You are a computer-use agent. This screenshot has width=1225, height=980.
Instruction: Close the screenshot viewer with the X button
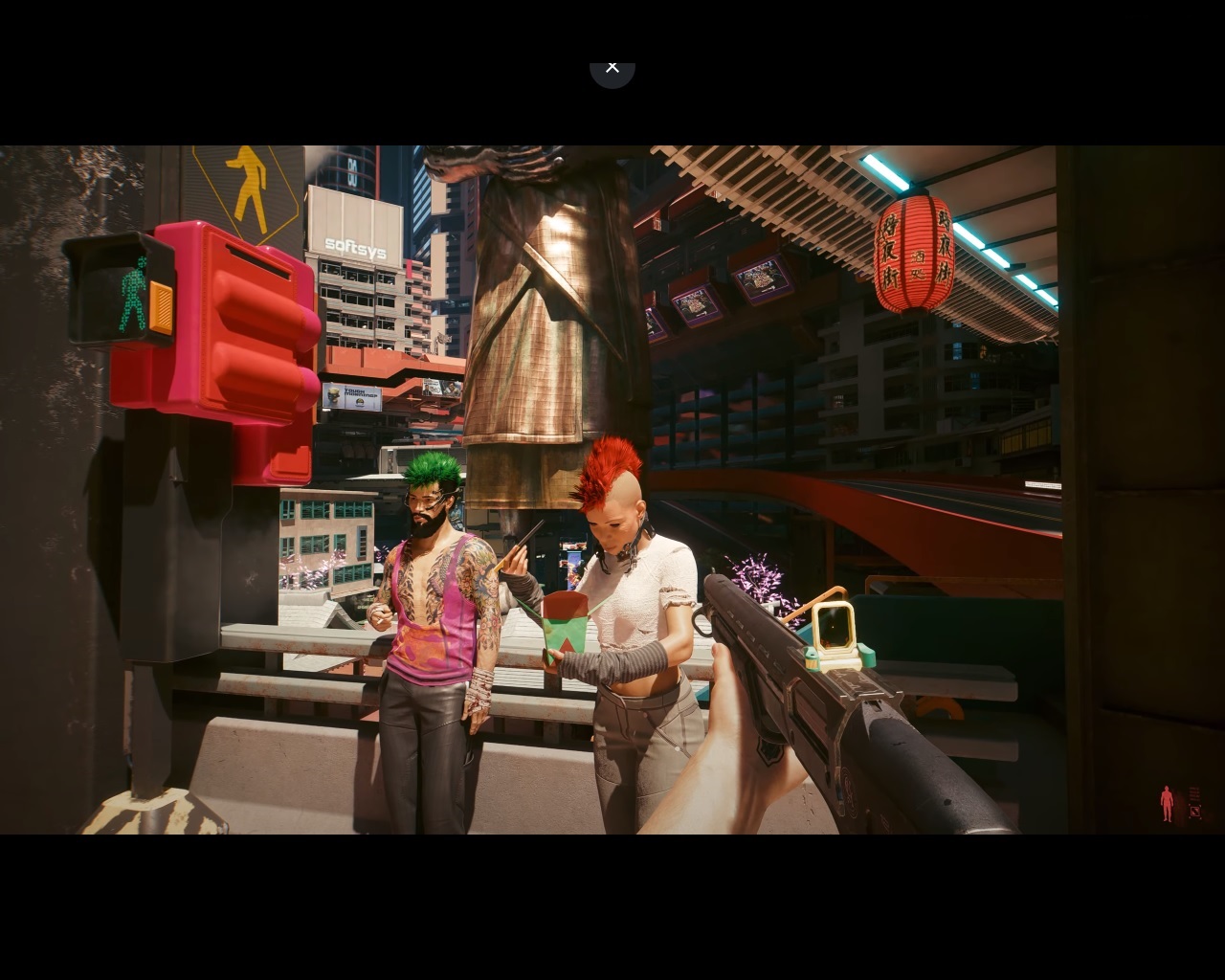pos(612,68)
